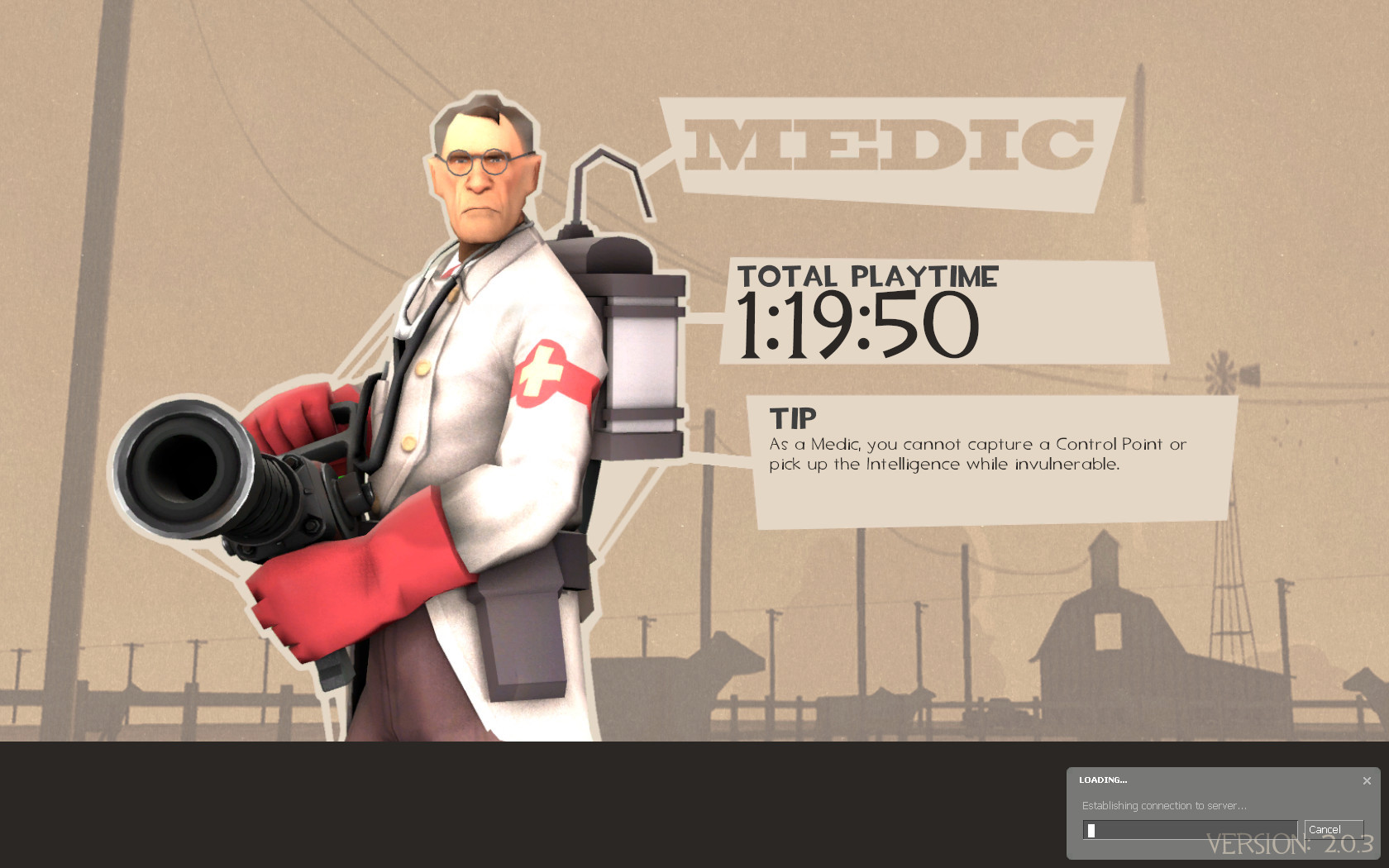The width and height of the screenshot is (1389, 868).
Task: Click the TIP heading
Action: (791, 417)
